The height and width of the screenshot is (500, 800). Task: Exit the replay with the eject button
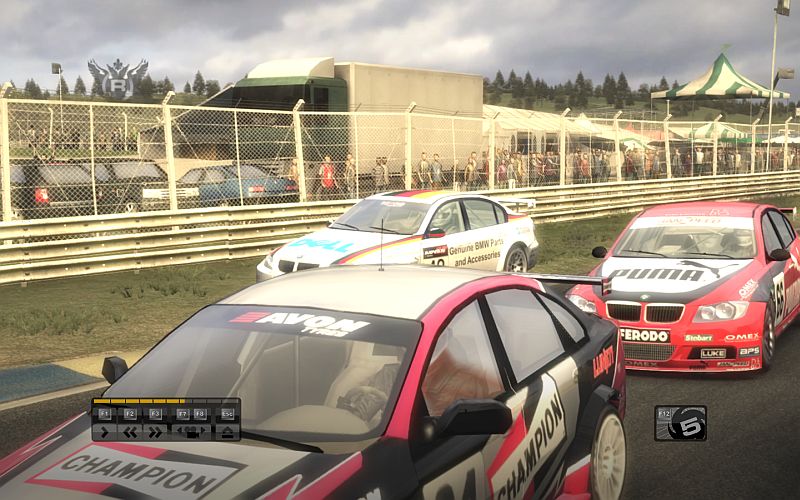tap(227, 432)
